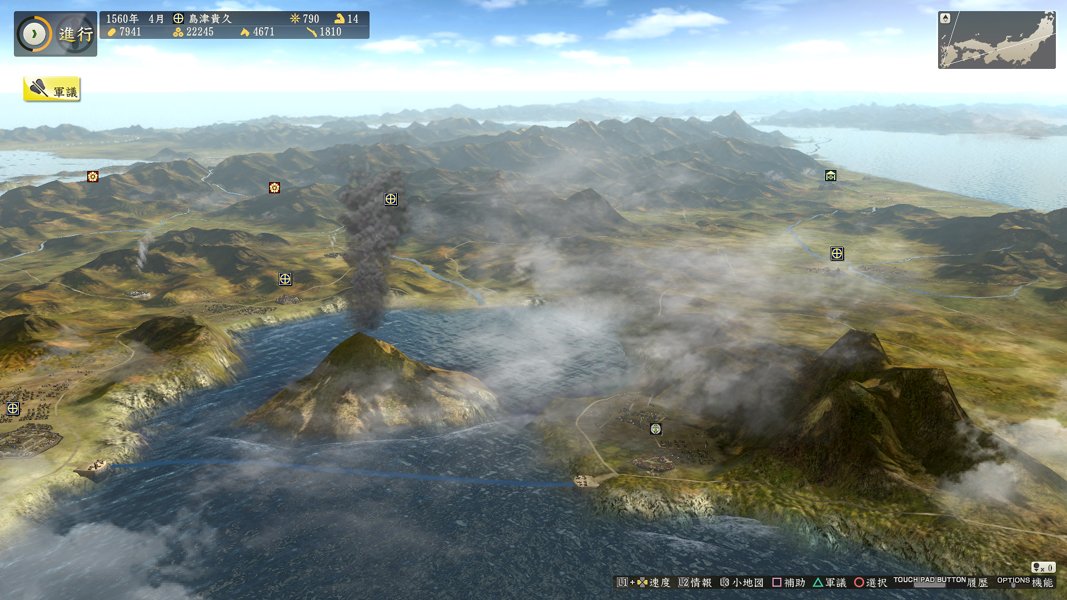Open the 軍議 war council
Screen dimensions: 1067x600
click(52, 89)
